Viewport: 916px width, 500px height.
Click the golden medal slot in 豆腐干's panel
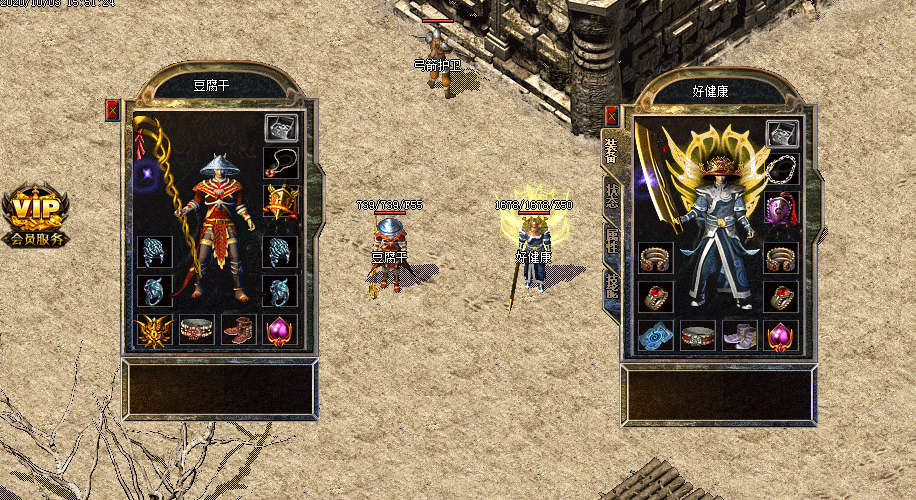coord(280,201)
